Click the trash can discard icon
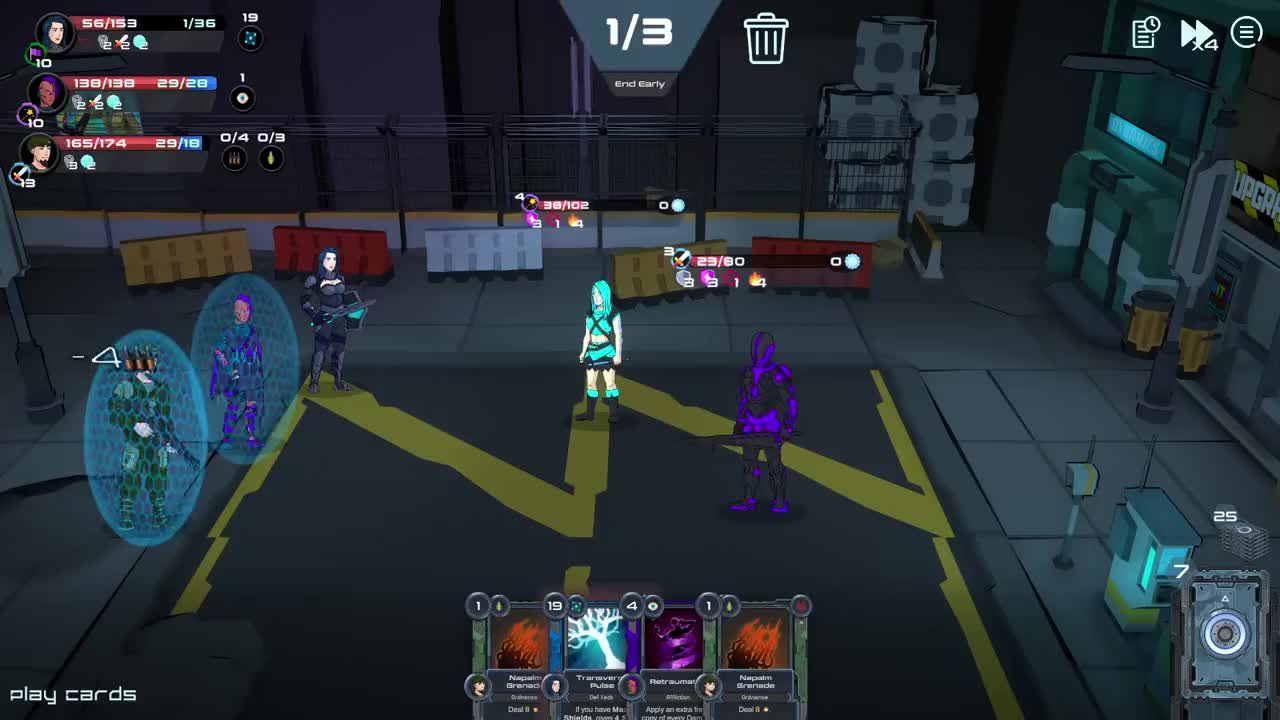Screen dimensions: 1280x720 pyautogui.click(x=767, y=36)
